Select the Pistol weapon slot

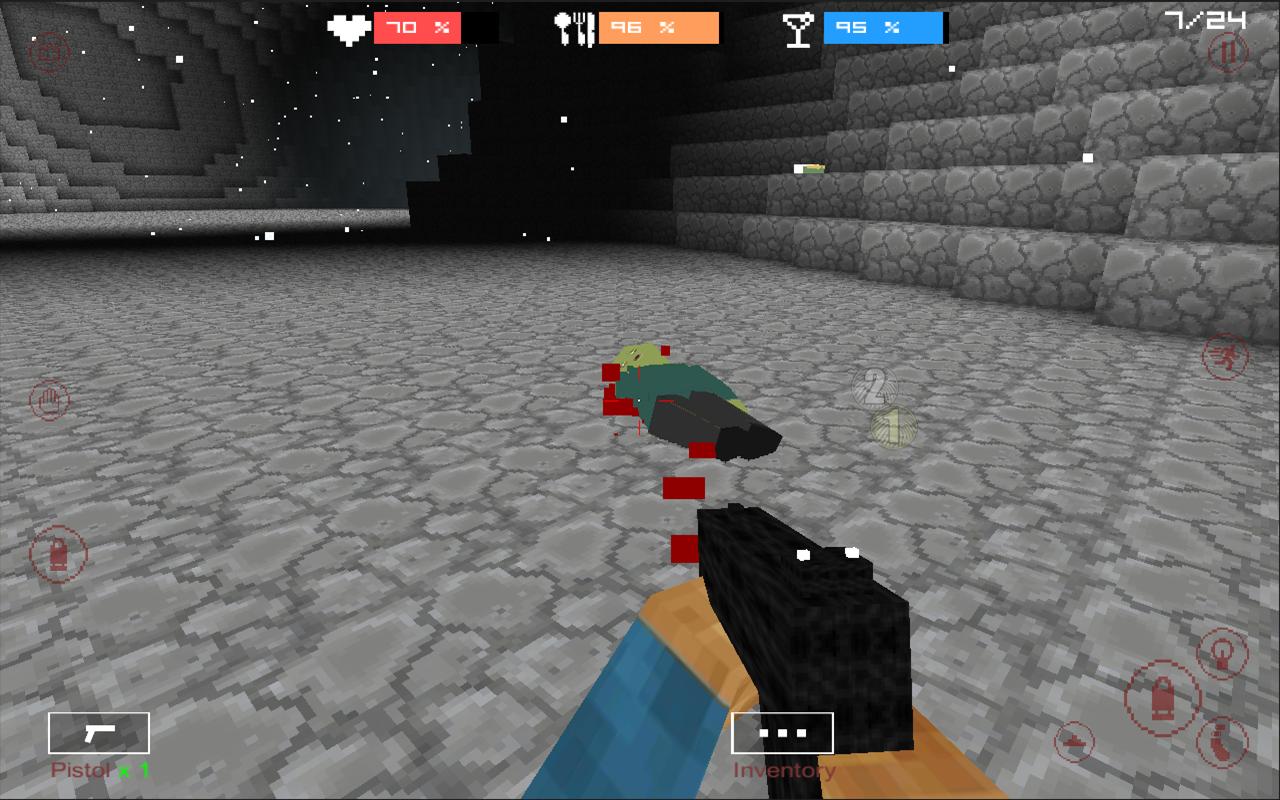[x=97, y=732]
